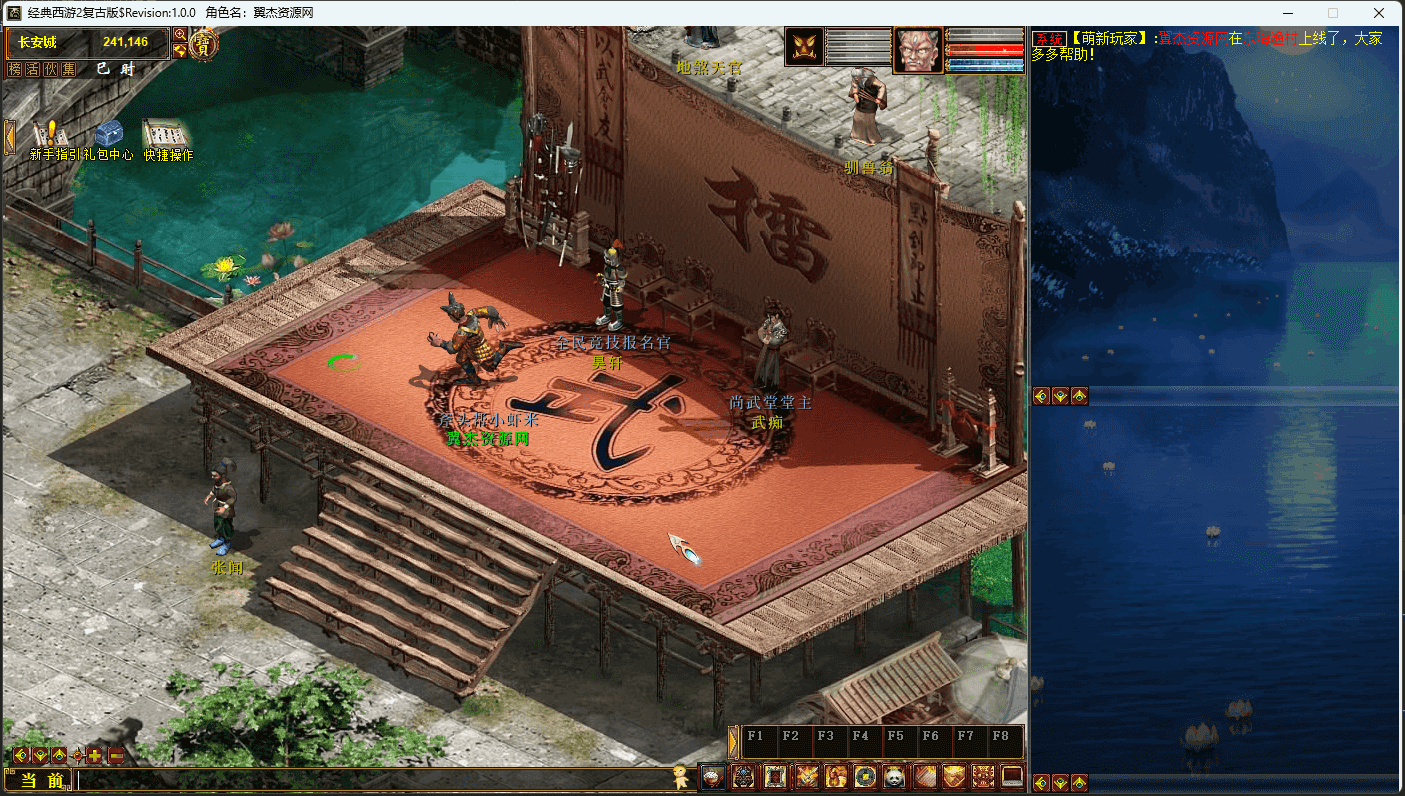Click the round 寶 treasure button
Viewport: 1405px width, 796px height.
click(x=204, y=44)
